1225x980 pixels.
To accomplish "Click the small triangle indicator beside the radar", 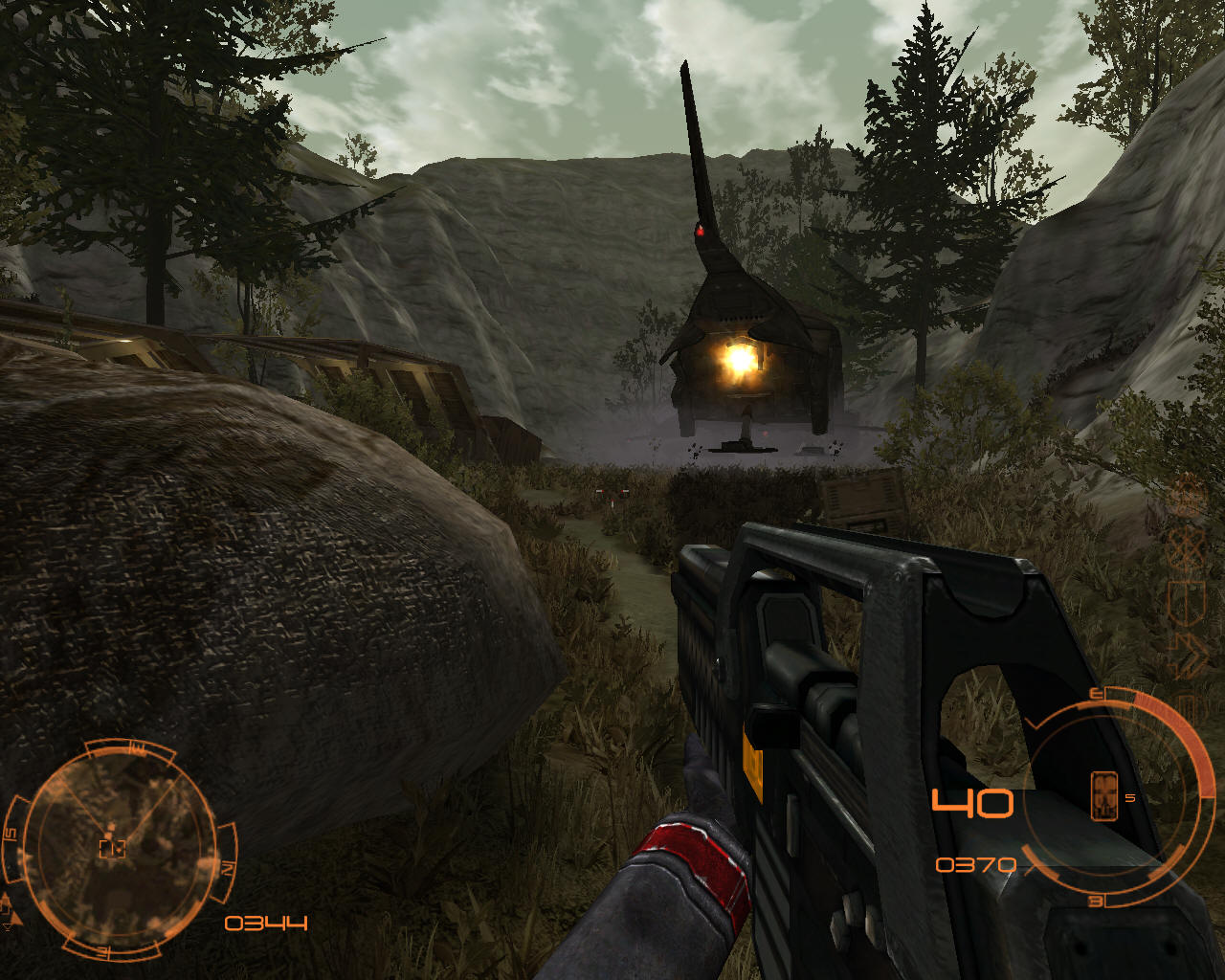I will point(10,924).
